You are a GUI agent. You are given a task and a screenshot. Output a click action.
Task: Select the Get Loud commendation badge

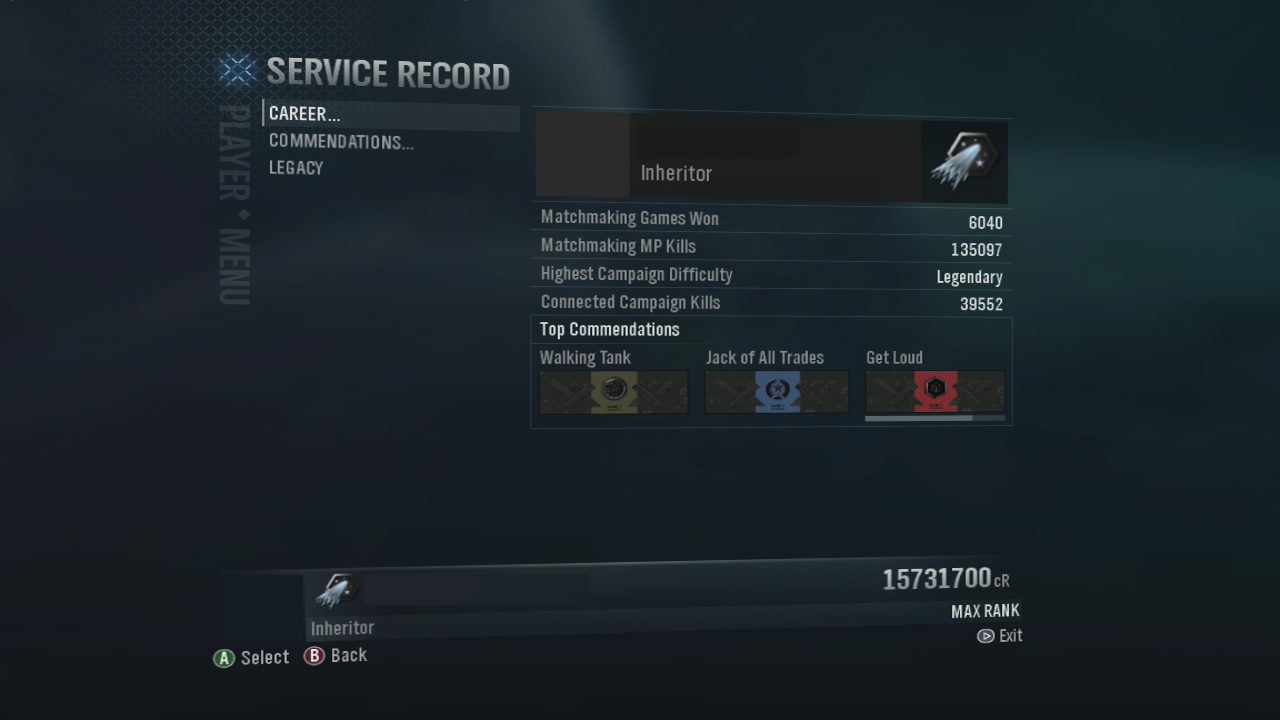pyautogui.click(x=935, y=392)
